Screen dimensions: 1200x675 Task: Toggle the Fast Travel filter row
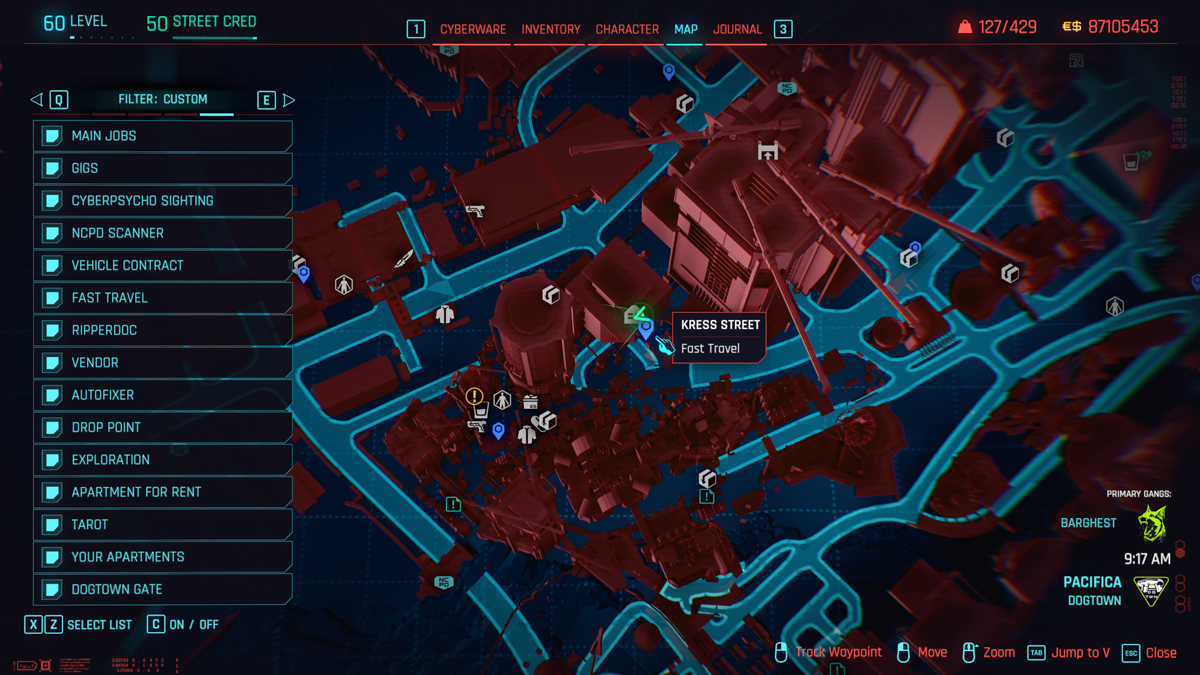[163, 298]
